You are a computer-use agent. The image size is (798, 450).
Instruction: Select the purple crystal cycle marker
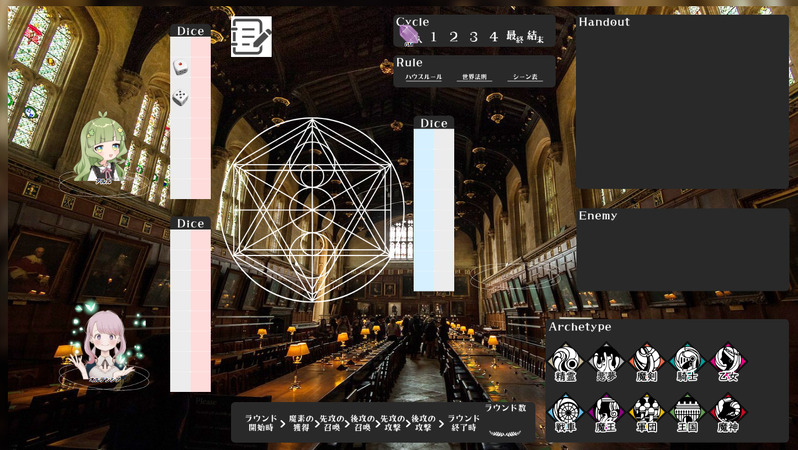click(409, 36)
